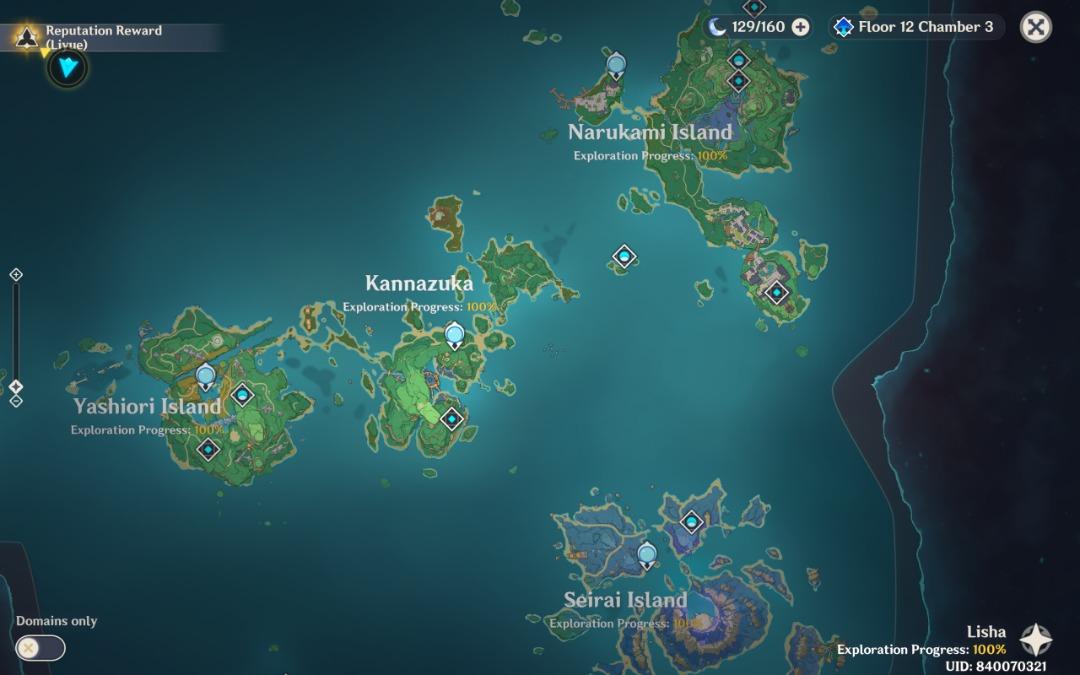
Task: Click the glowing blue arrow quest icon
Action: [68, 68]
